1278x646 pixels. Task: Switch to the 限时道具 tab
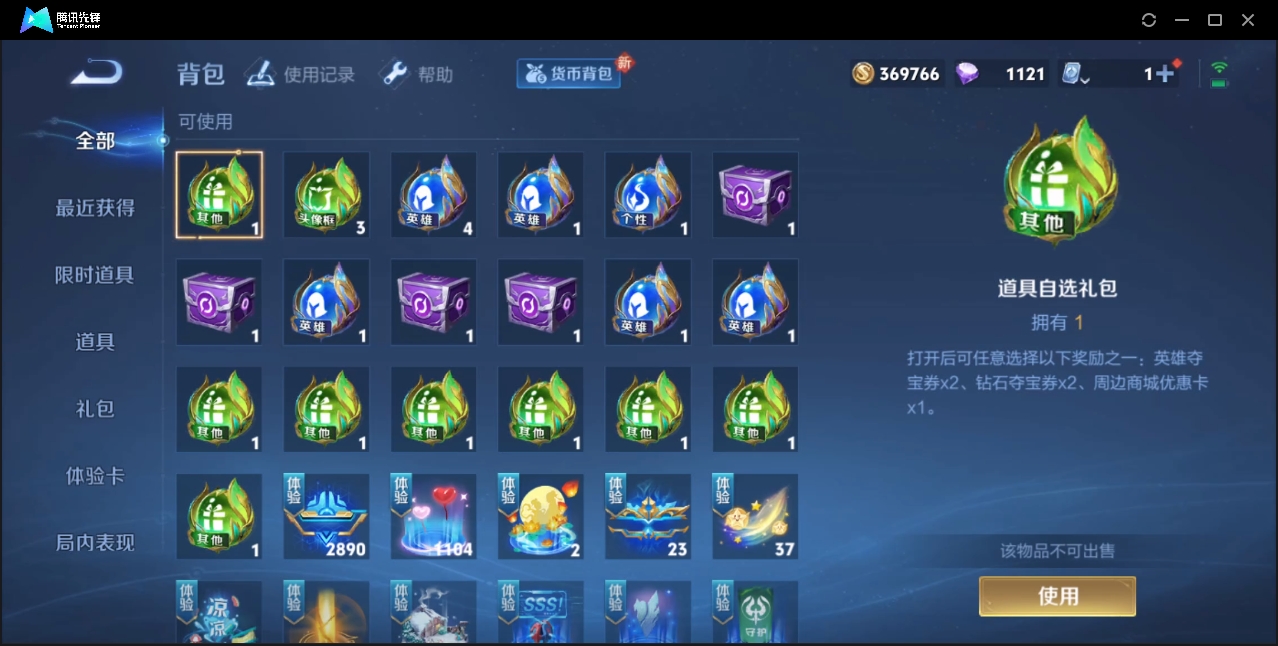click(95, 275)
